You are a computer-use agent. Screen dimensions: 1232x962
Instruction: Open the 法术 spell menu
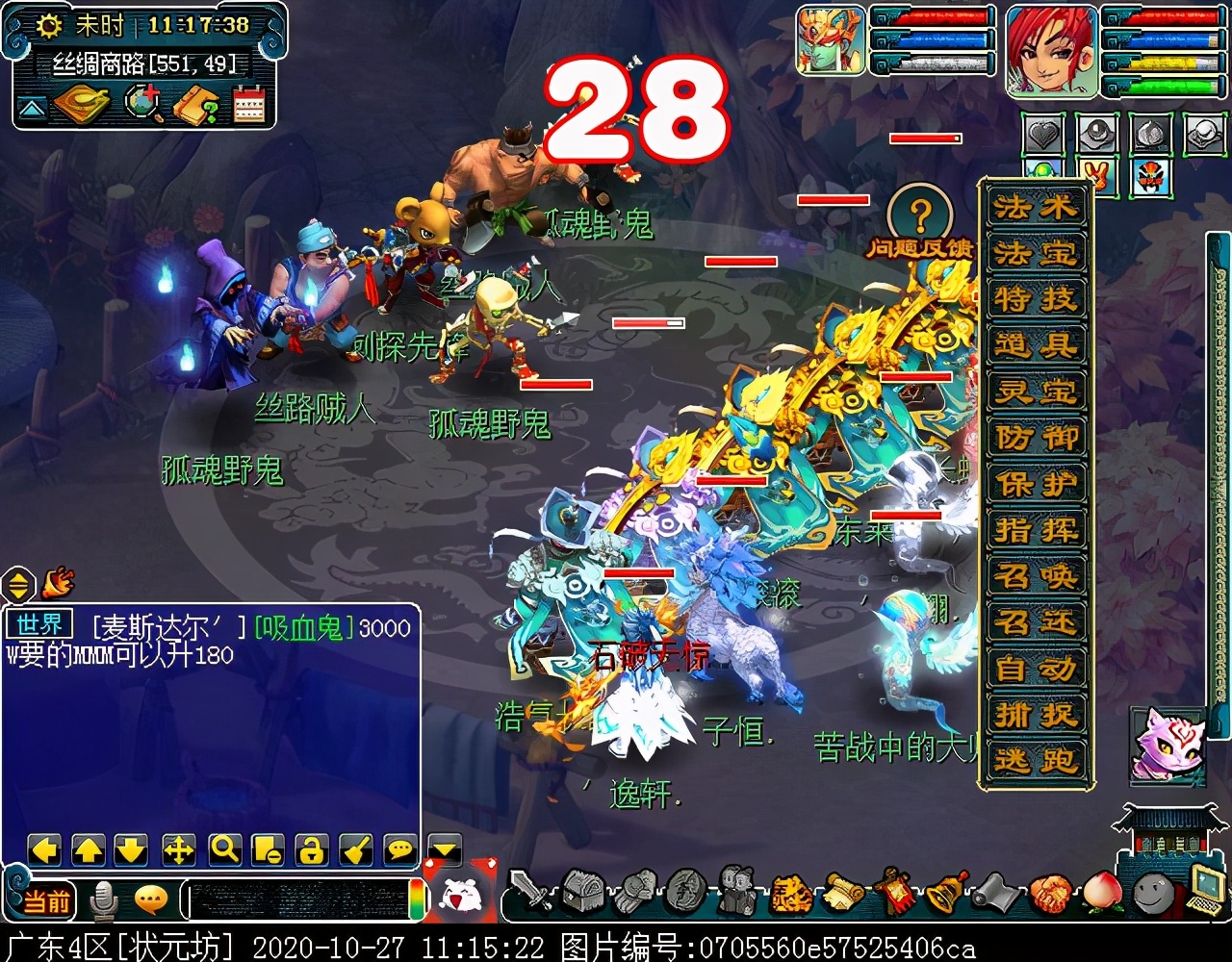click(1036, 208)
